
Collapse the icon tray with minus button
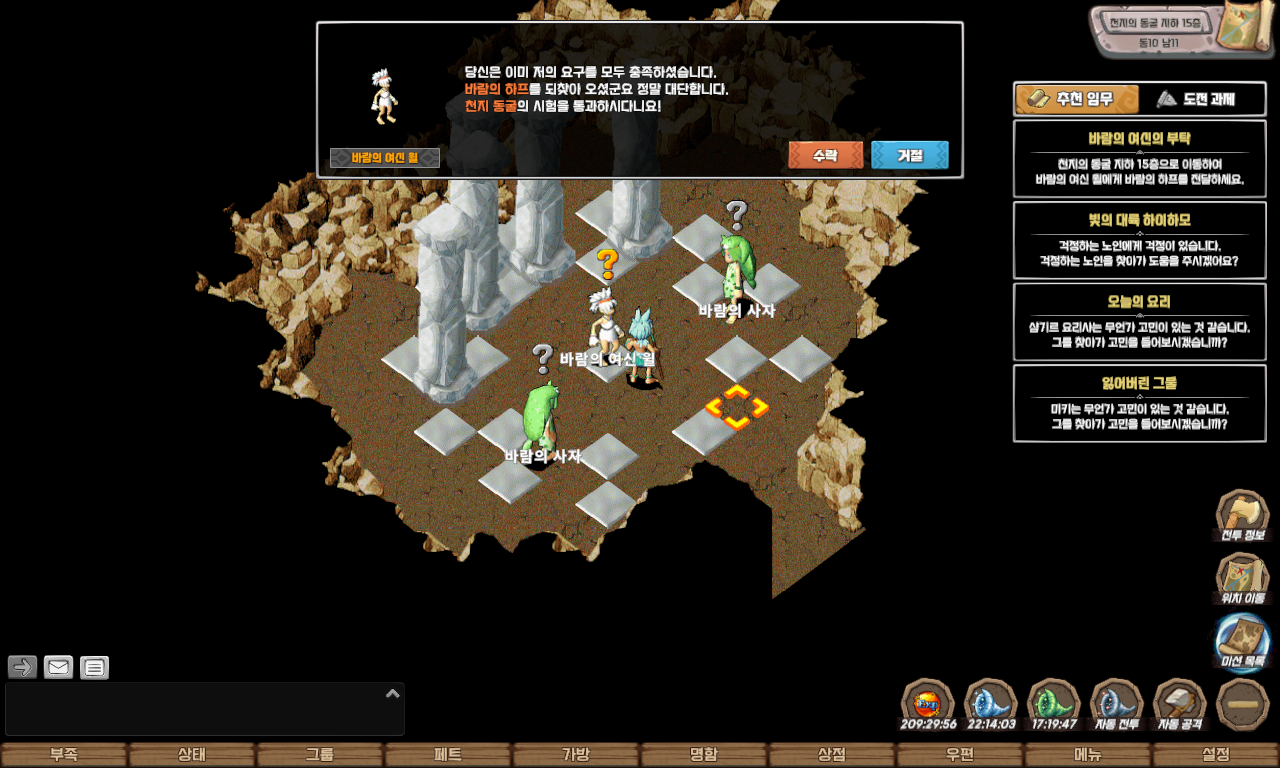[1242, 705]
